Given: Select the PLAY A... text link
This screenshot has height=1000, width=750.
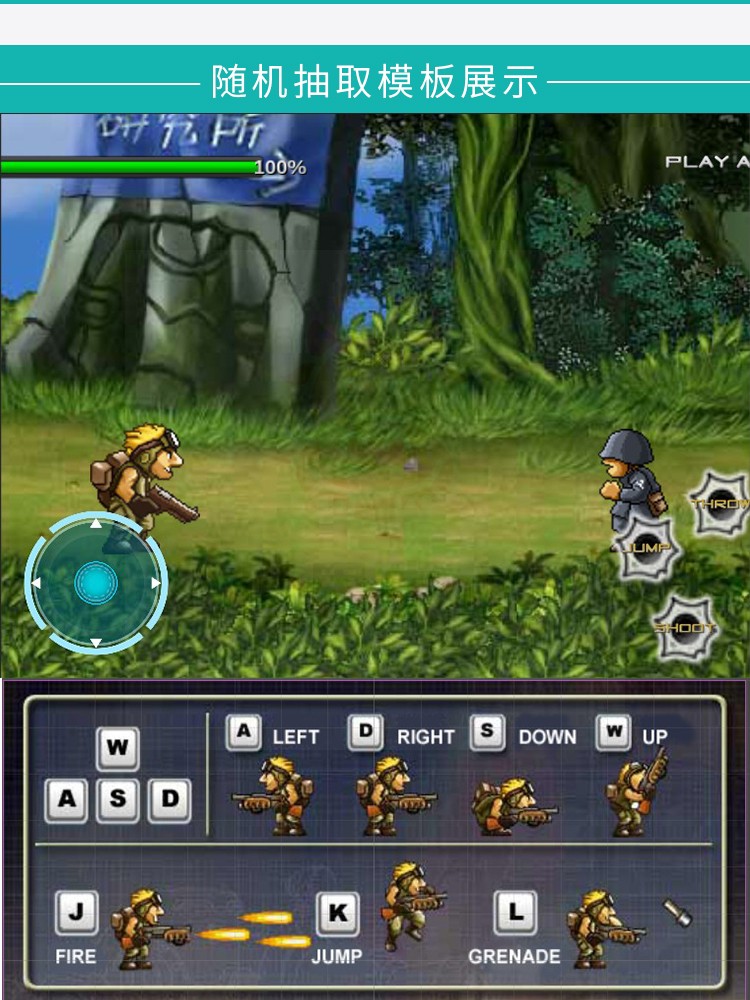Looking at the screenshot, I should click(707, 161).
